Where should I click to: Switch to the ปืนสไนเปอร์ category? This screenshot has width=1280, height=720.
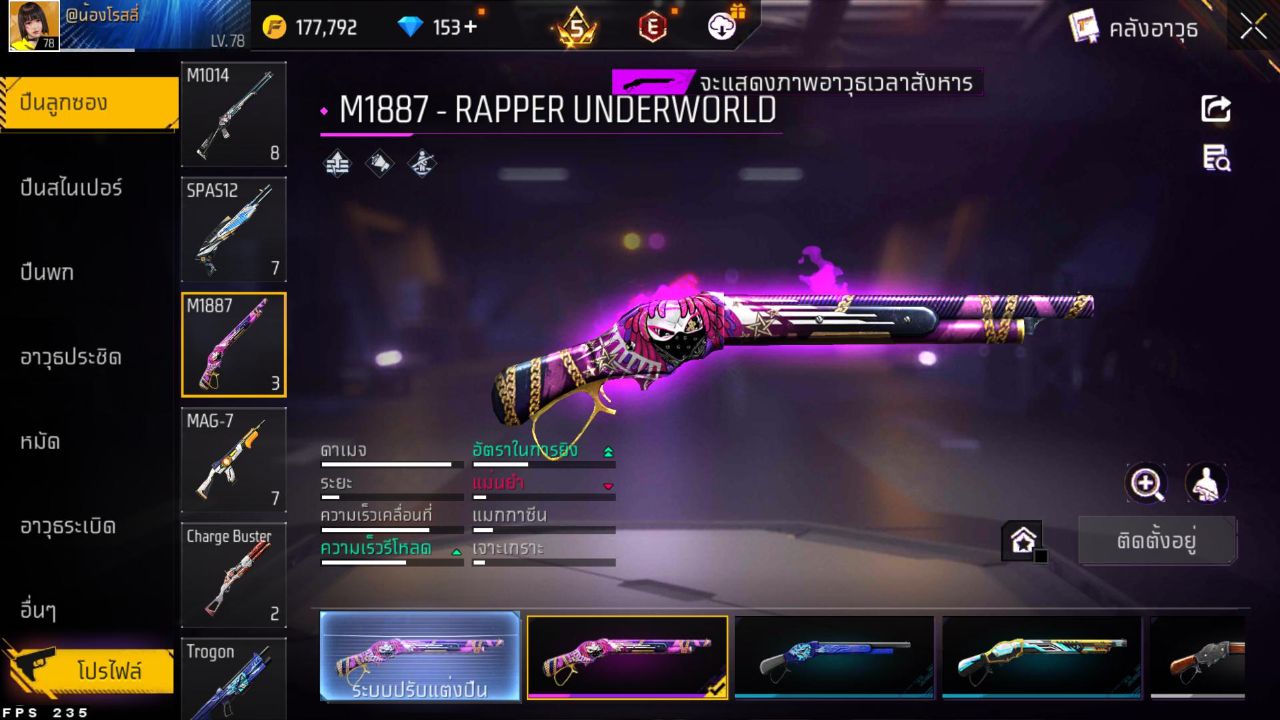(70, 188)
